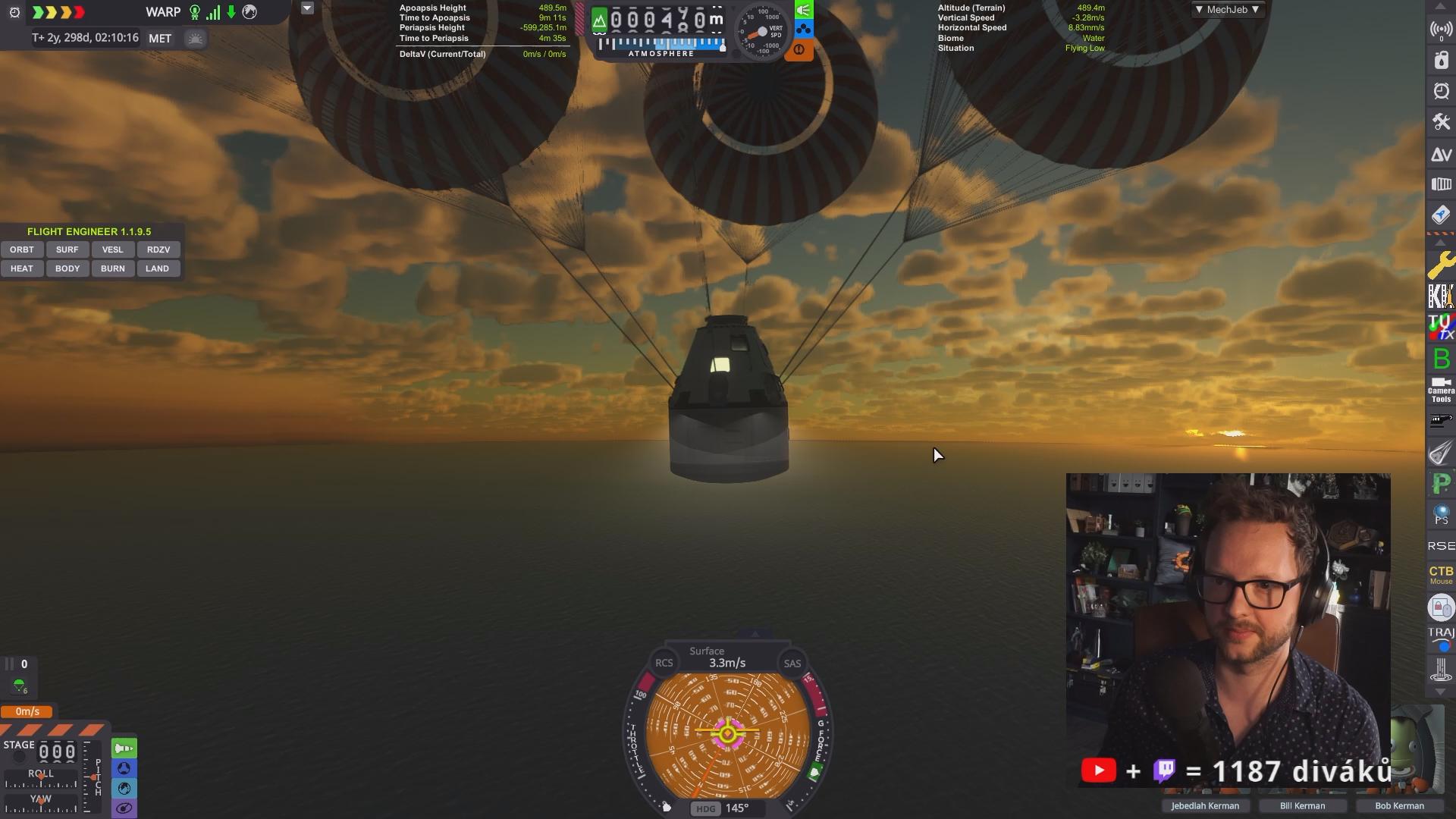The height and width of the screenshot is (819, 1456).
Task: Toggle the MET mission time display
Action: pyautogui.click(x=160, y=39)
